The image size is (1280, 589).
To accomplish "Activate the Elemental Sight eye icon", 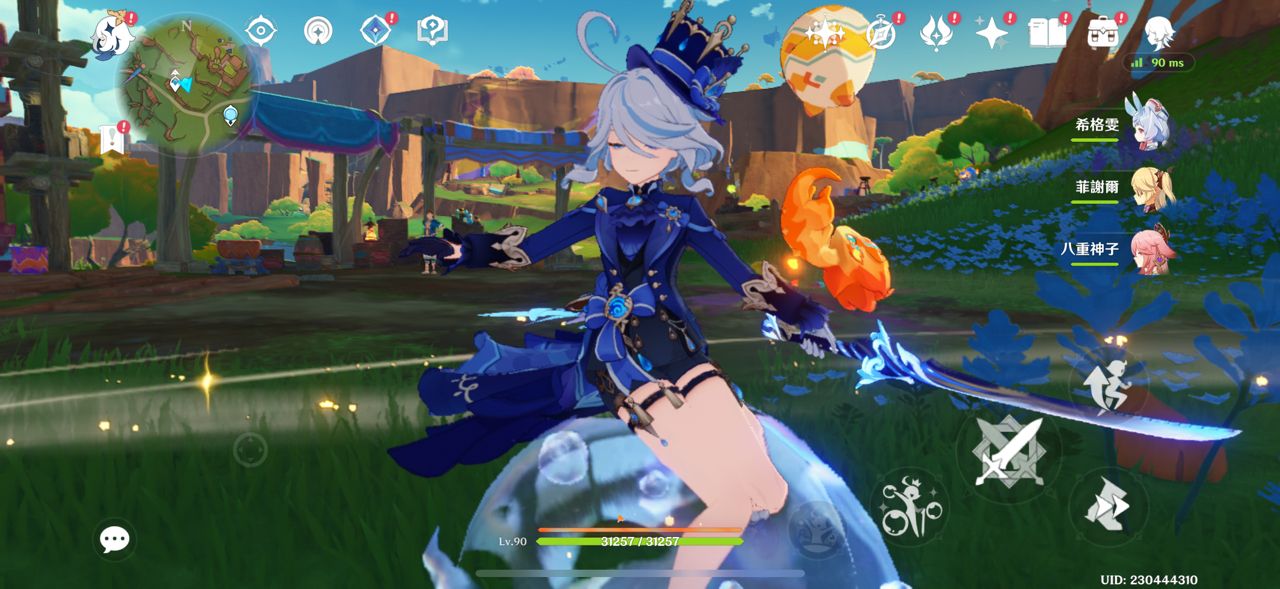I will (260, 30).
